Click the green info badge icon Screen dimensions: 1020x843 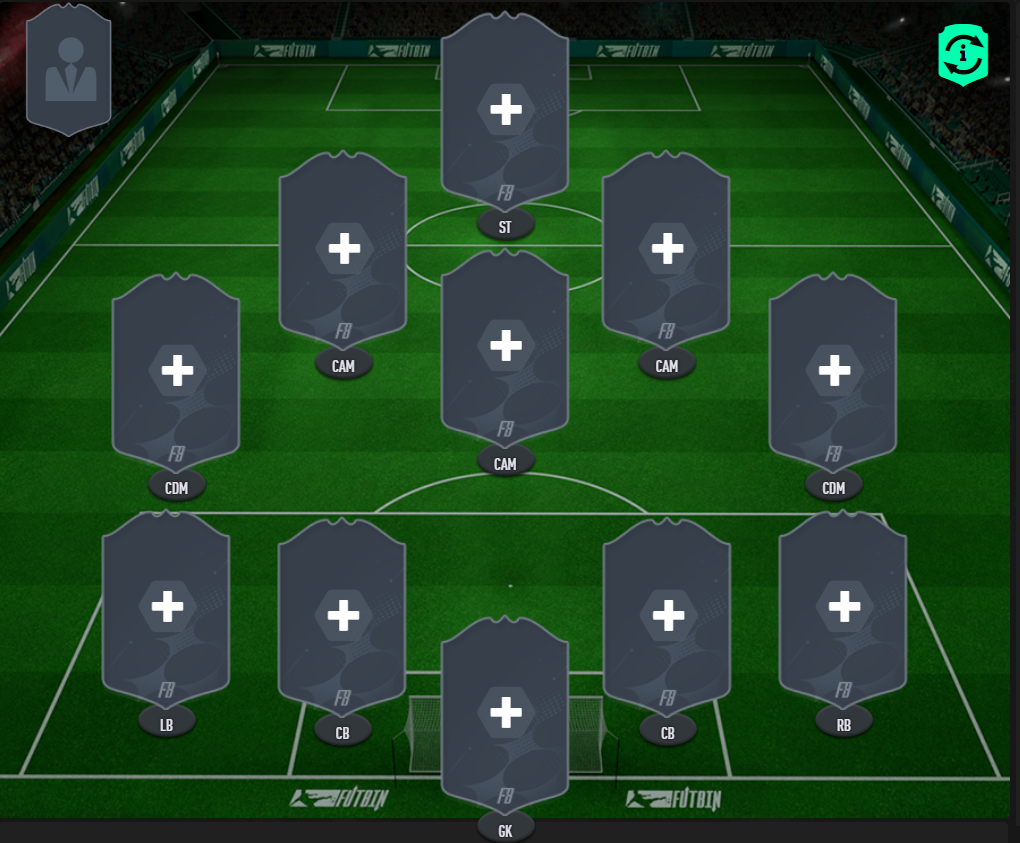(x=962, y=55)
